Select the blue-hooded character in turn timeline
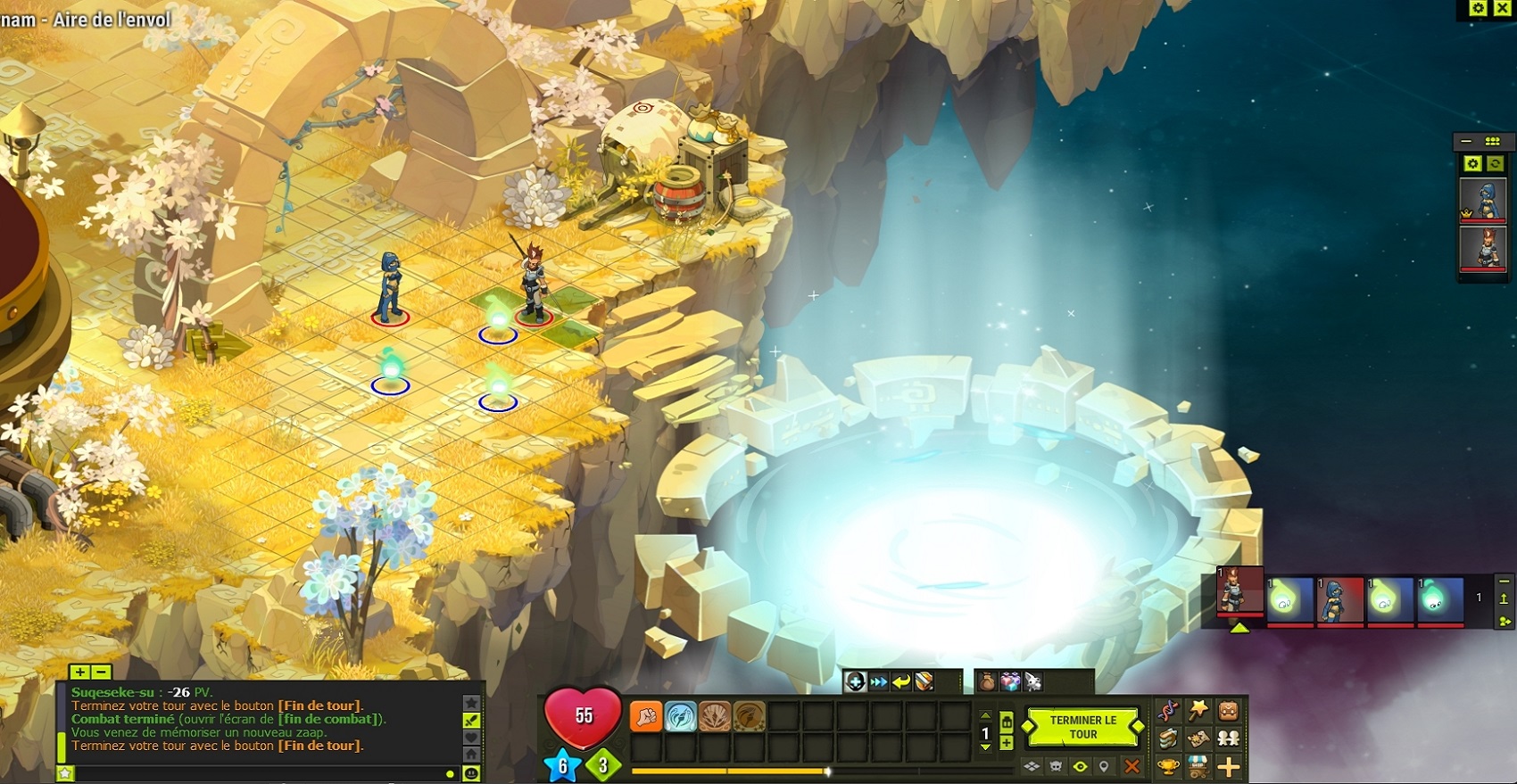 point(1339,598)
